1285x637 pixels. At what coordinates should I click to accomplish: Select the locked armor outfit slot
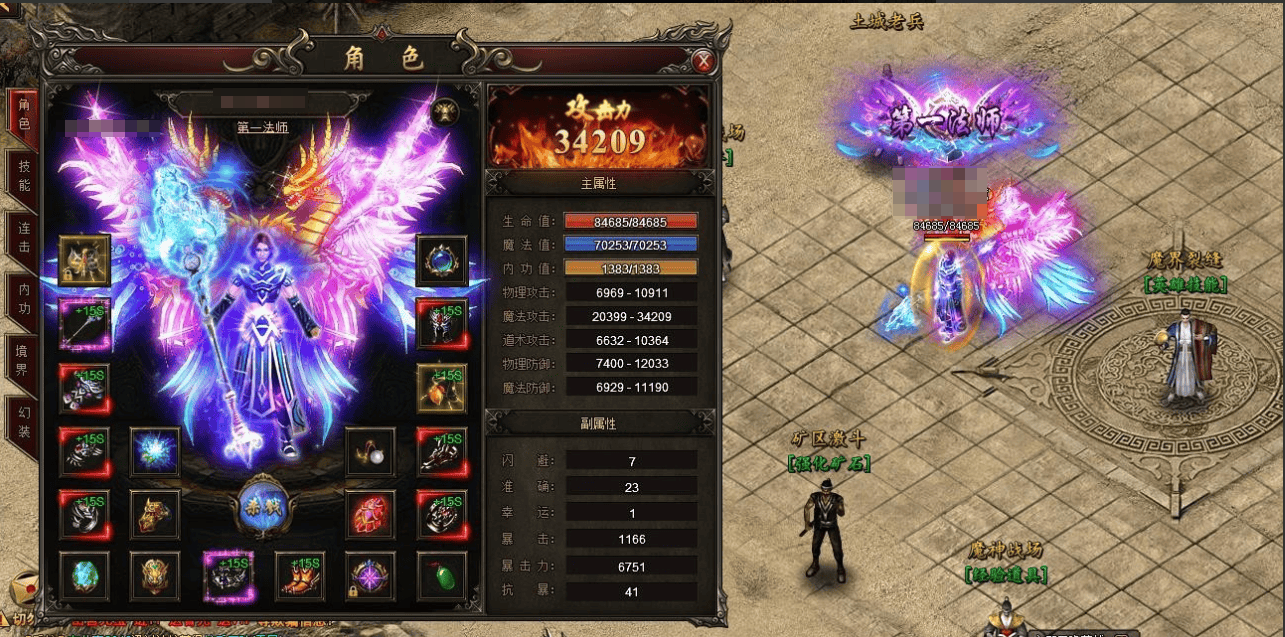pyautogui.click(x=84, y=261)
